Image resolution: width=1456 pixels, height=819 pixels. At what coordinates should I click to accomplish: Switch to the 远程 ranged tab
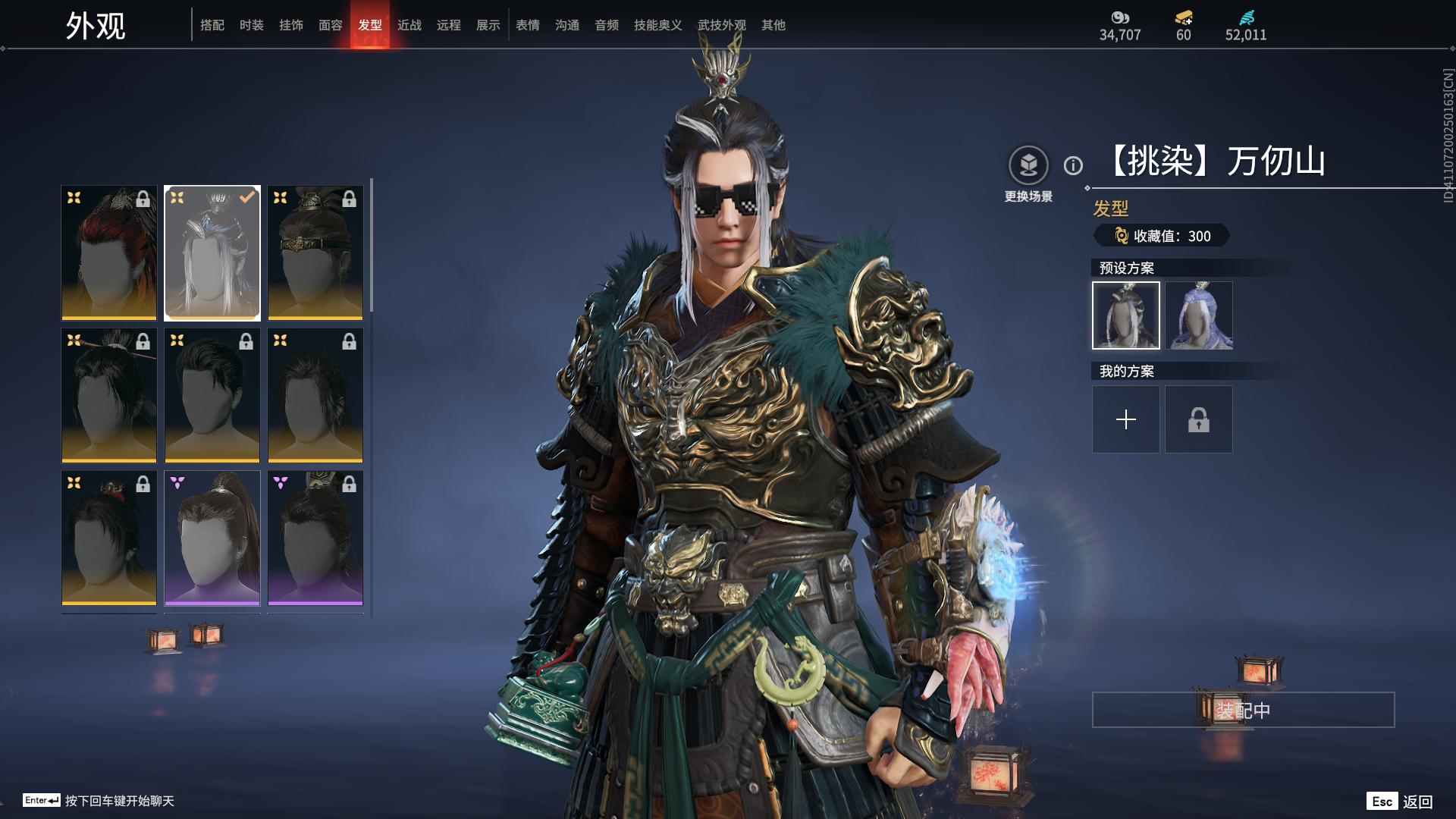click(448, 25)
